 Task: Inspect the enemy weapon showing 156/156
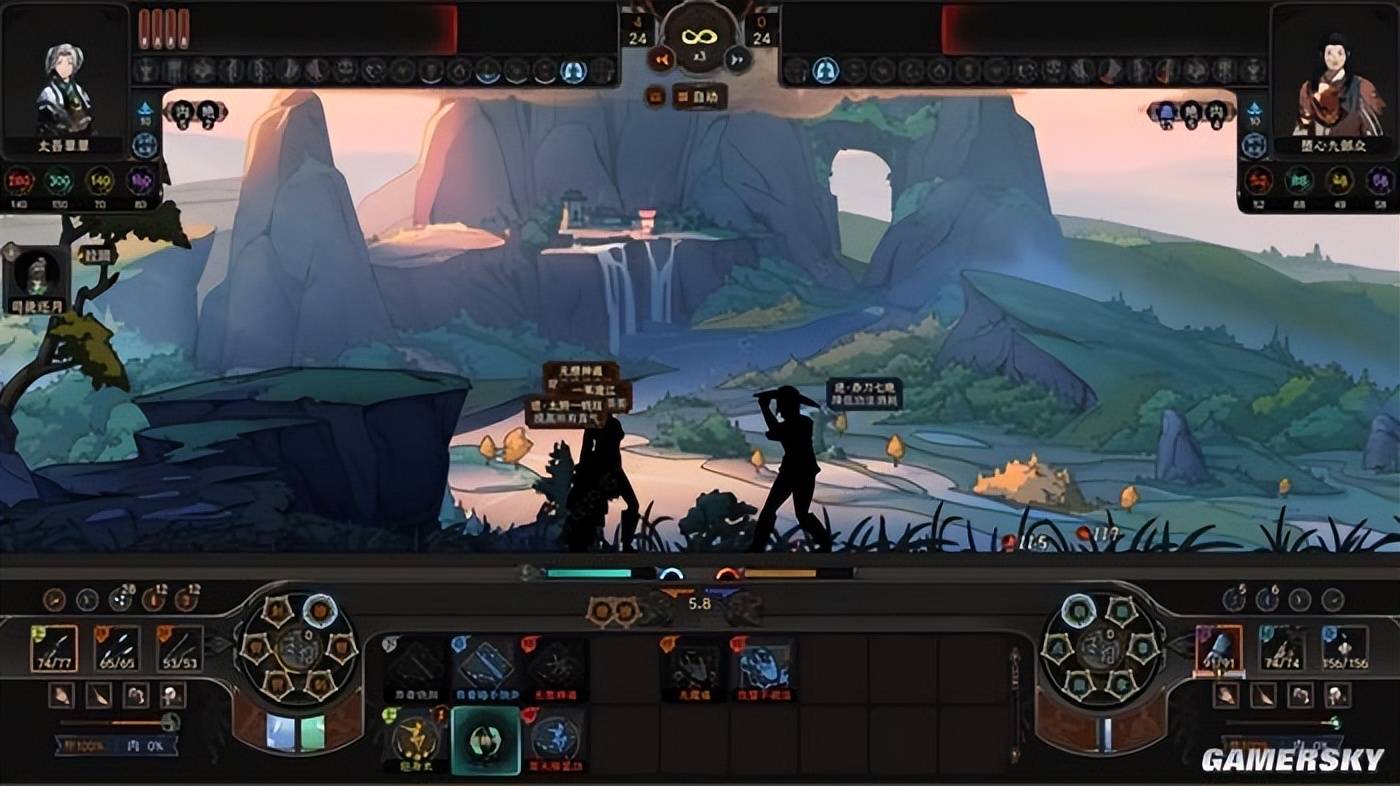click(1344, 648)
